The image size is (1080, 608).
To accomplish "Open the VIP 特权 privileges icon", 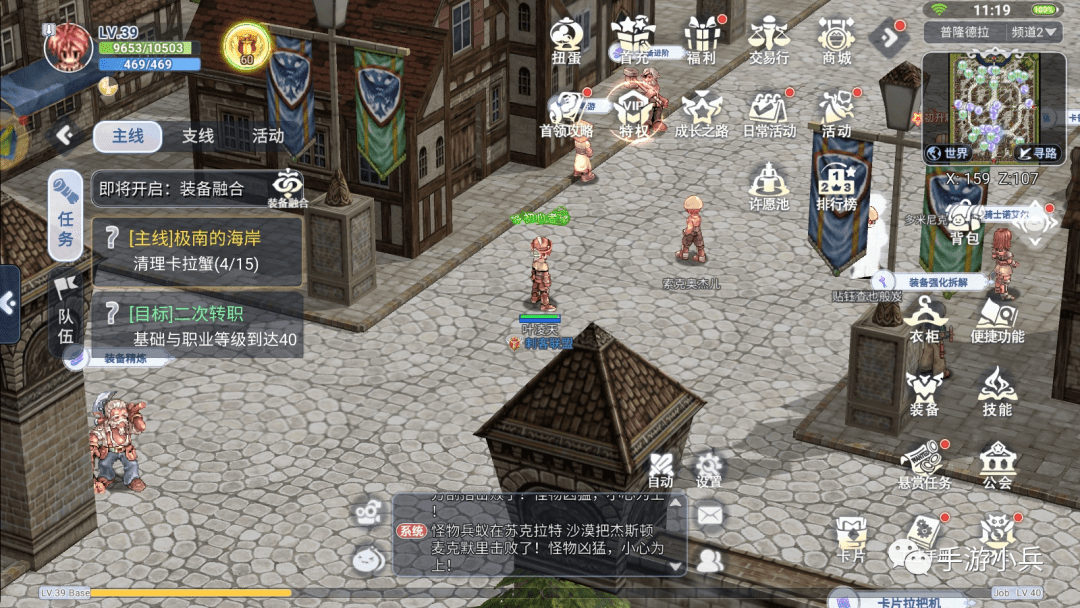I will [634, 111].
